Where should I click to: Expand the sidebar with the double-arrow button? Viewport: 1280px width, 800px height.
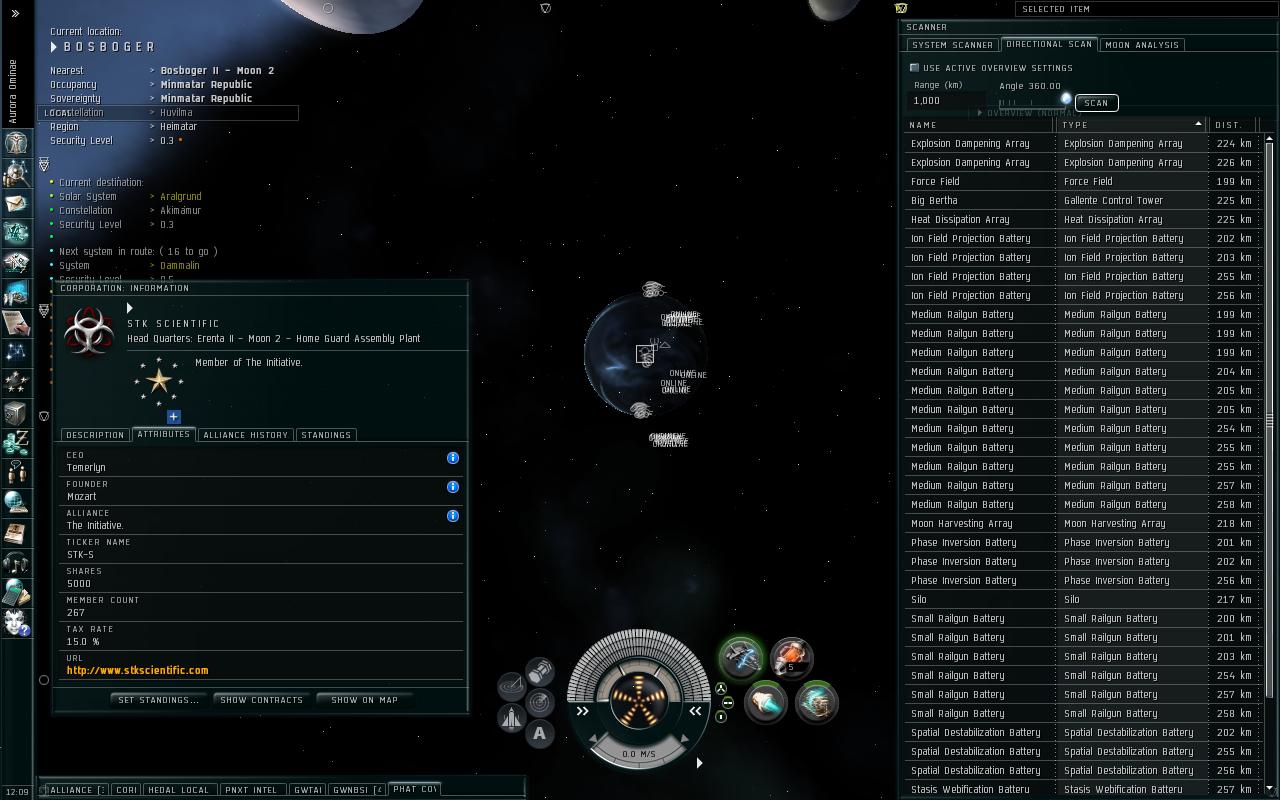pos(15,14)
